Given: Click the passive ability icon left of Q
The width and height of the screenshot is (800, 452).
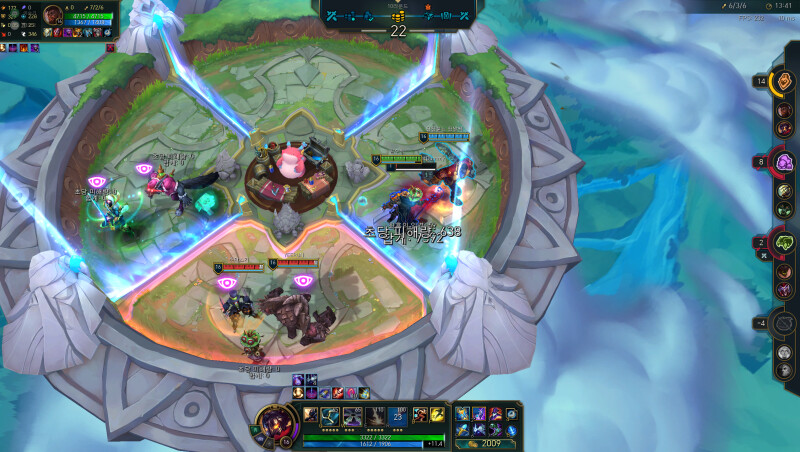Looking at the screenshot, I should (310, 414).
